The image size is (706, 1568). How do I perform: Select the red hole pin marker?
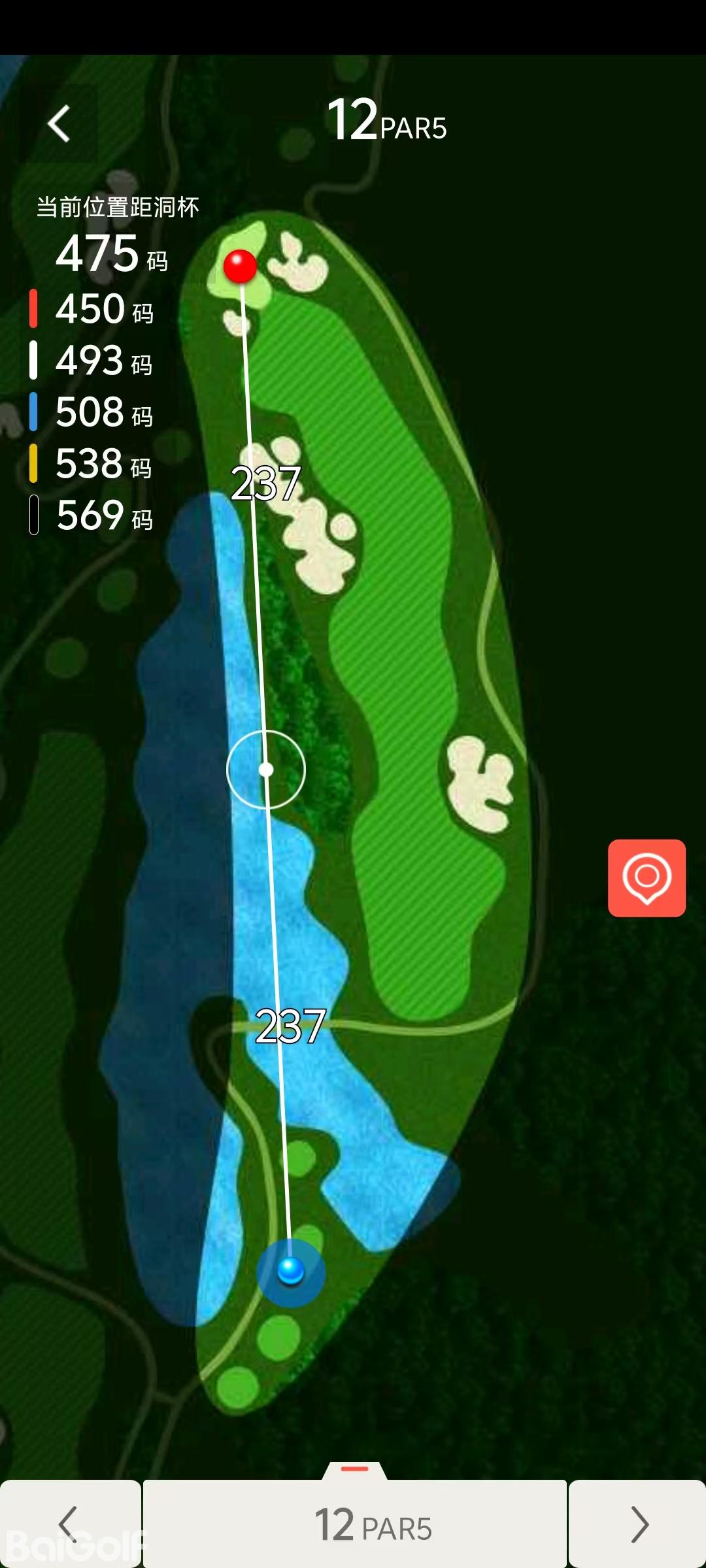(240, 267)
